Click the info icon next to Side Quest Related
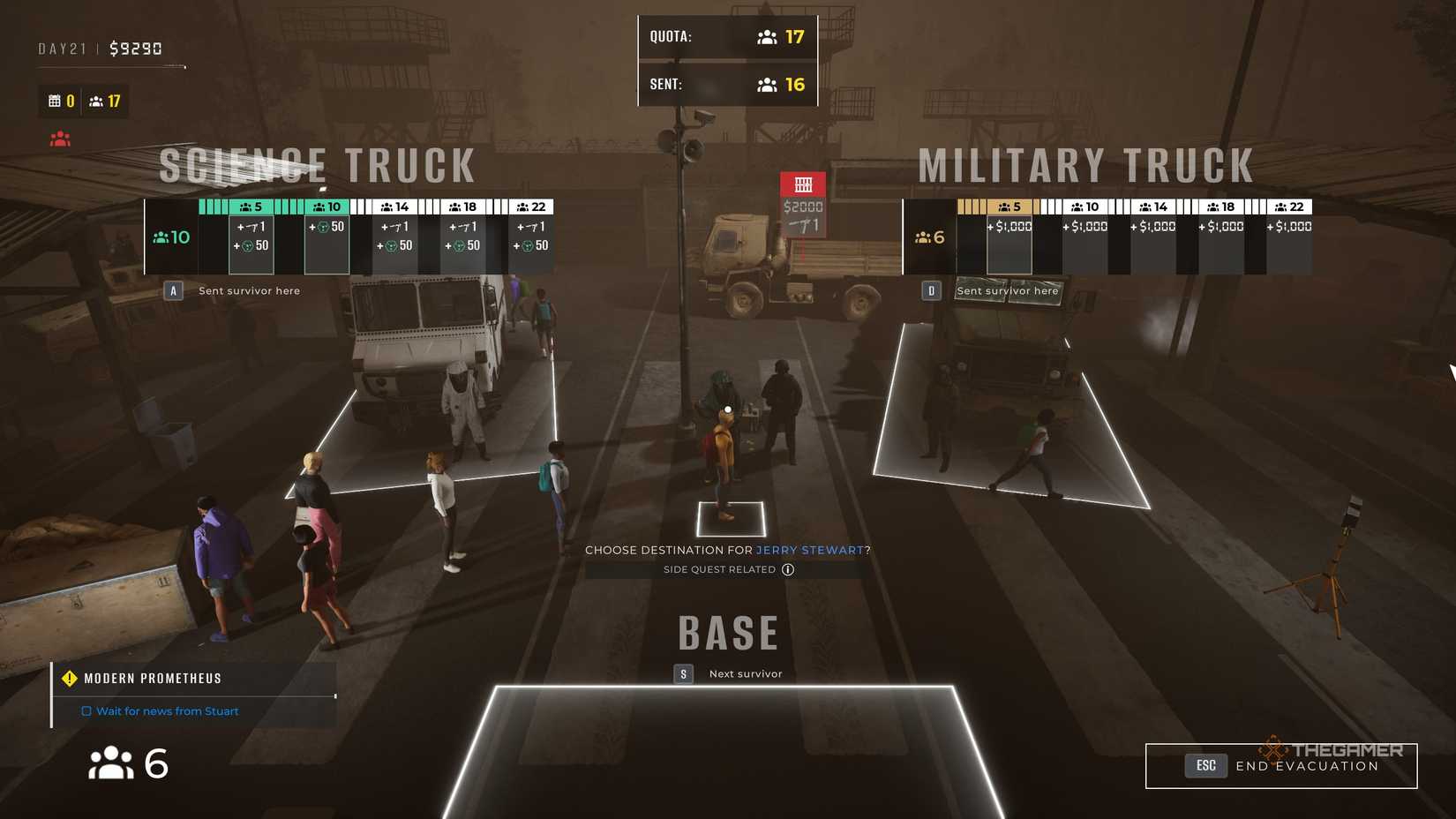 click(786, 569)
